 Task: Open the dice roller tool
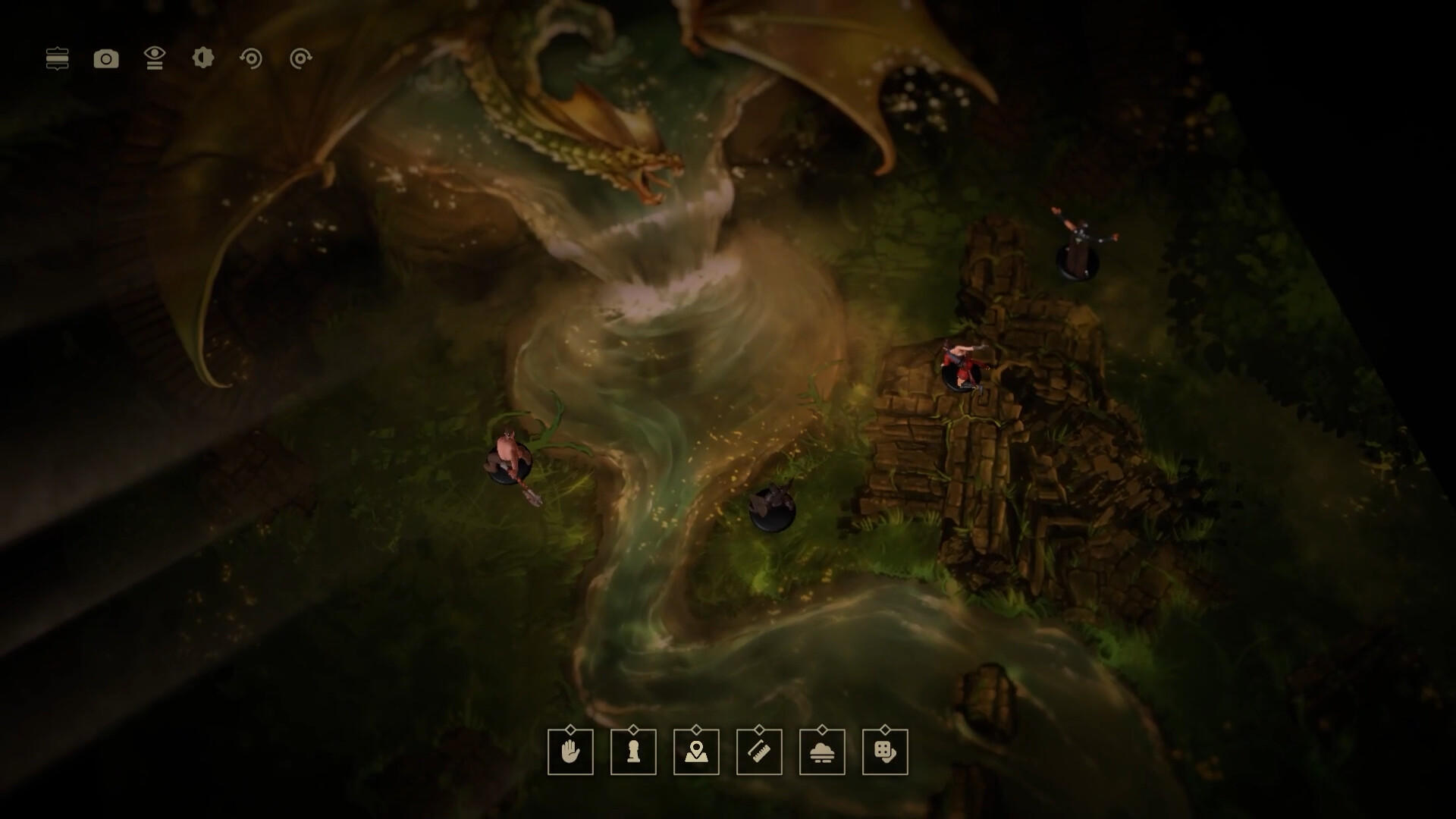click(x=886, y=752)
